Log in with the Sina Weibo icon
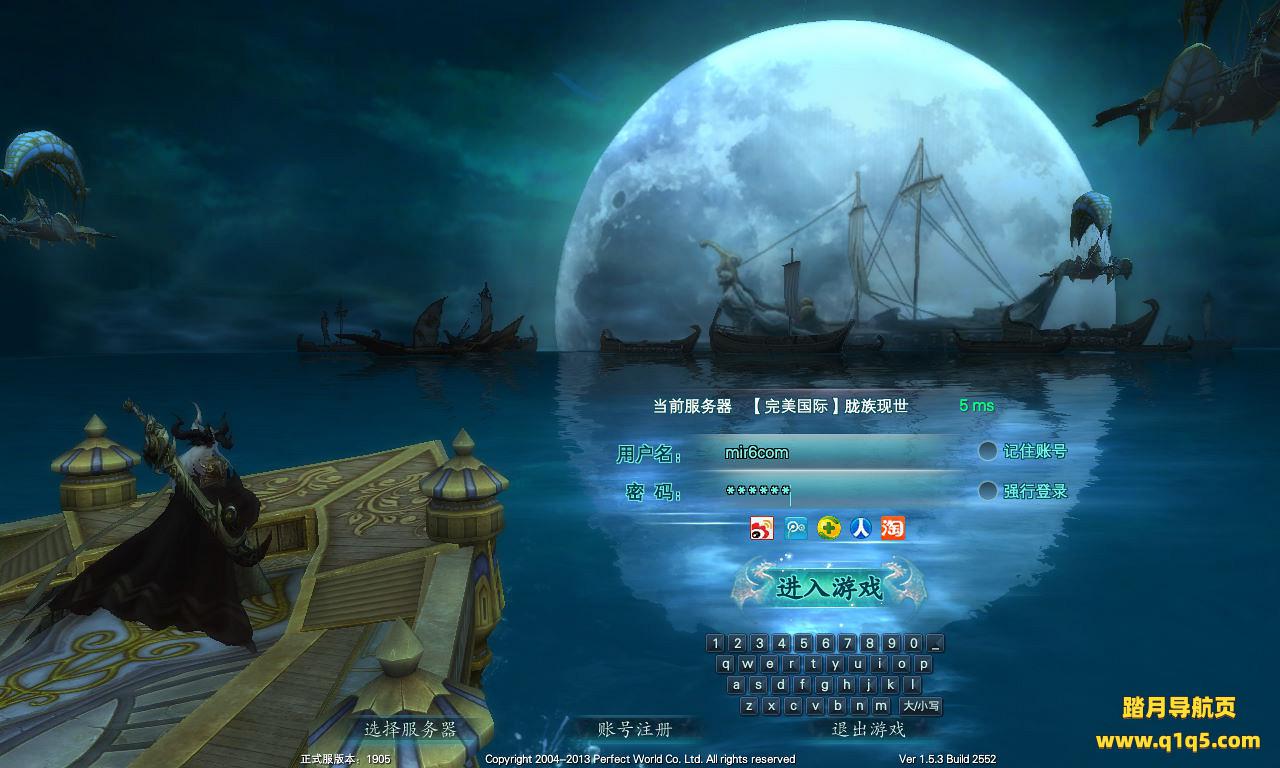 tap(762, 528)
